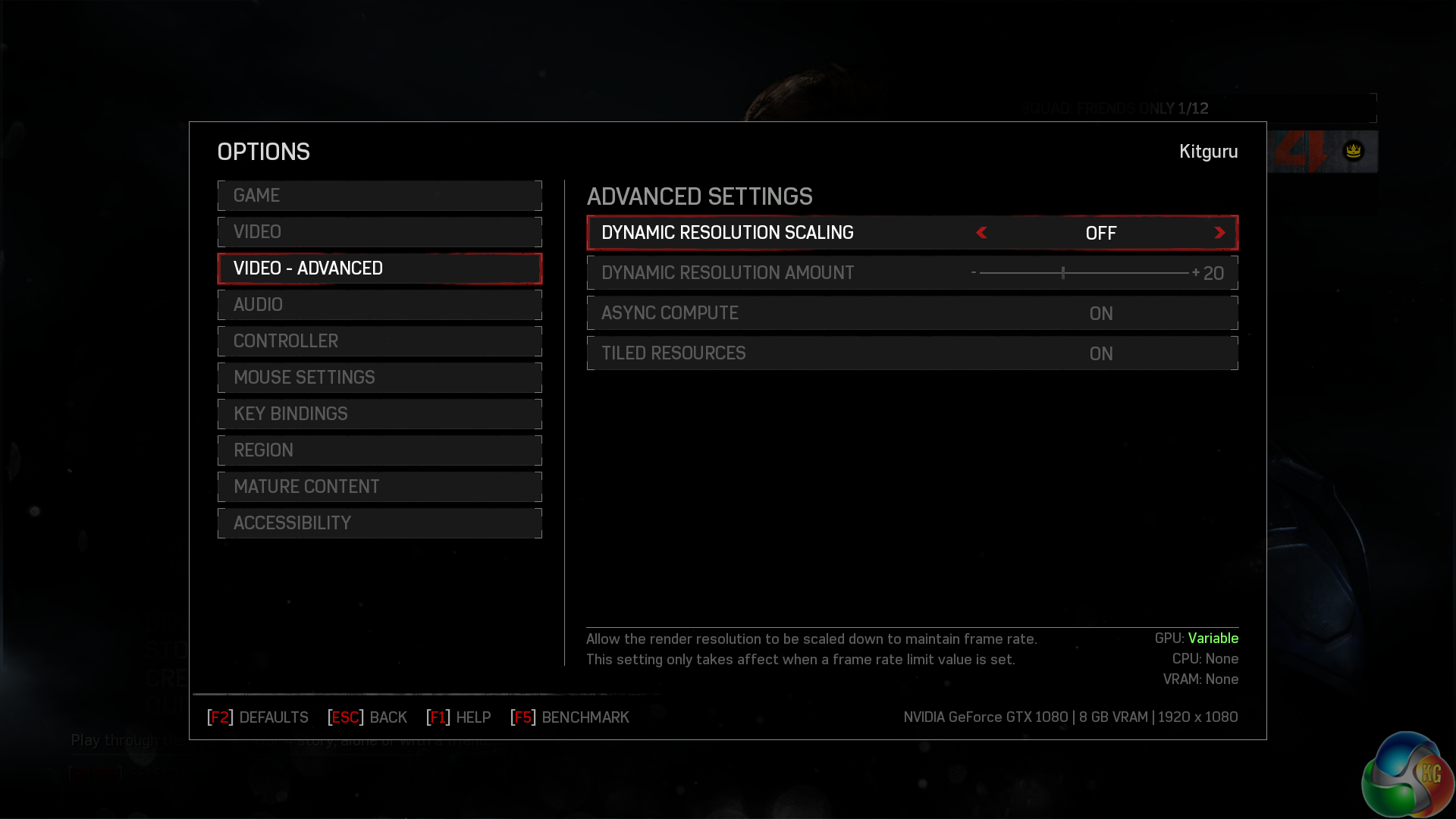The height and width of the screenshot is (819, 1456).
Task: Open the Game options category
Action: pos(379,196)
